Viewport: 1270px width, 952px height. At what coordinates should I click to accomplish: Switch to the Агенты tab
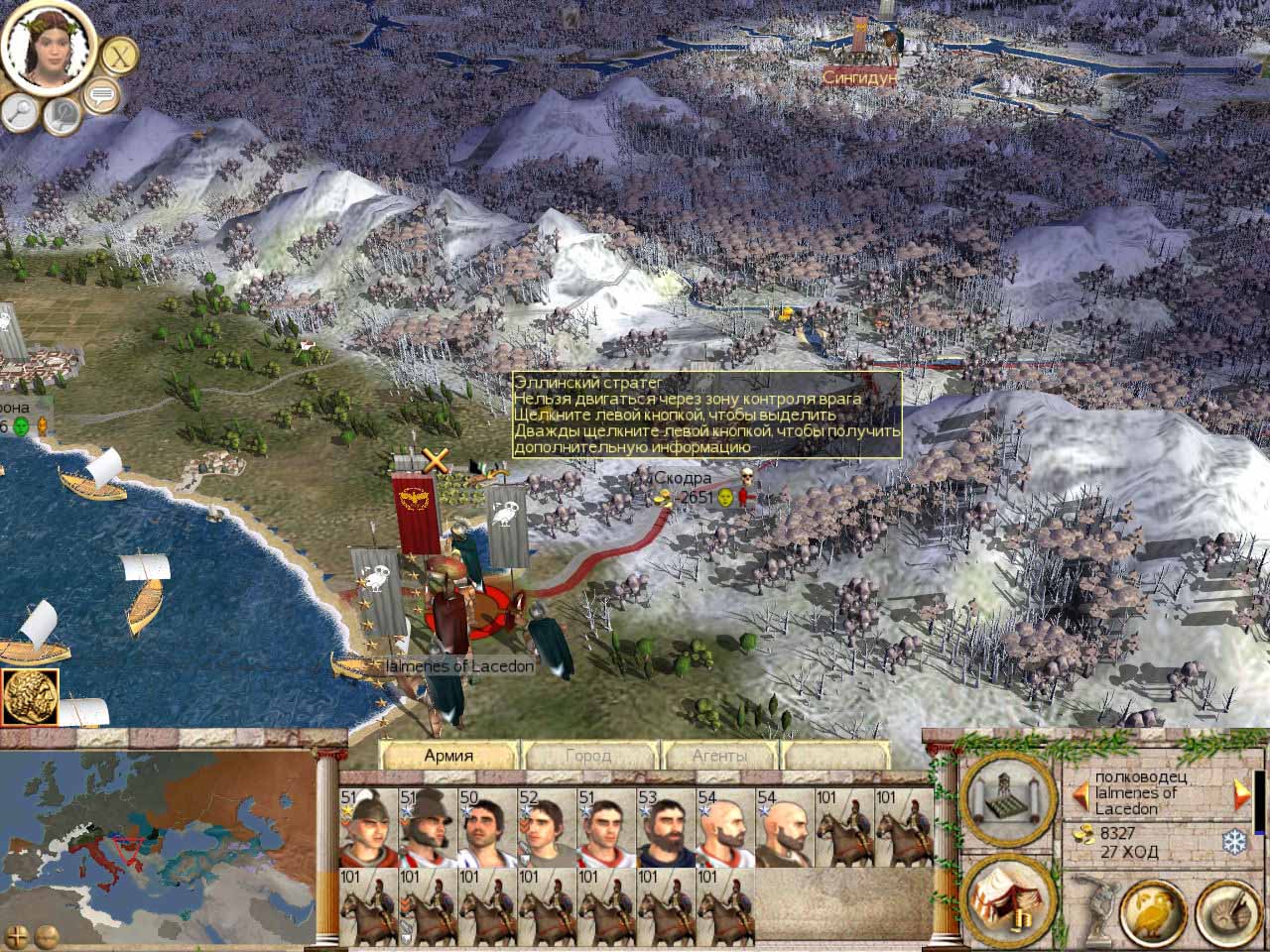point(719,756)
